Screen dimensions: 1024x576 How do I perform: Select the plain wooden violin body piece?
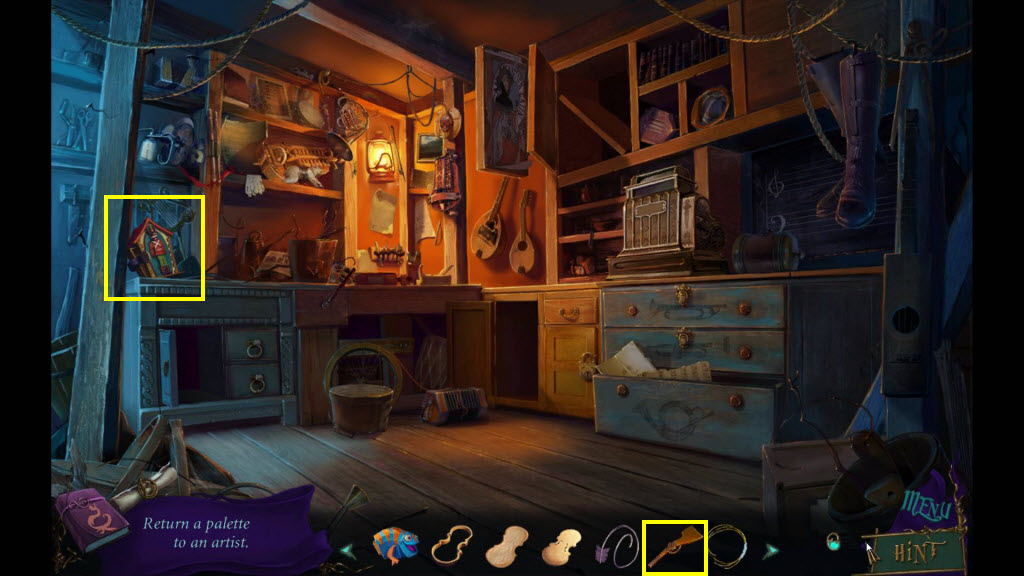click(x=505, y=547)
